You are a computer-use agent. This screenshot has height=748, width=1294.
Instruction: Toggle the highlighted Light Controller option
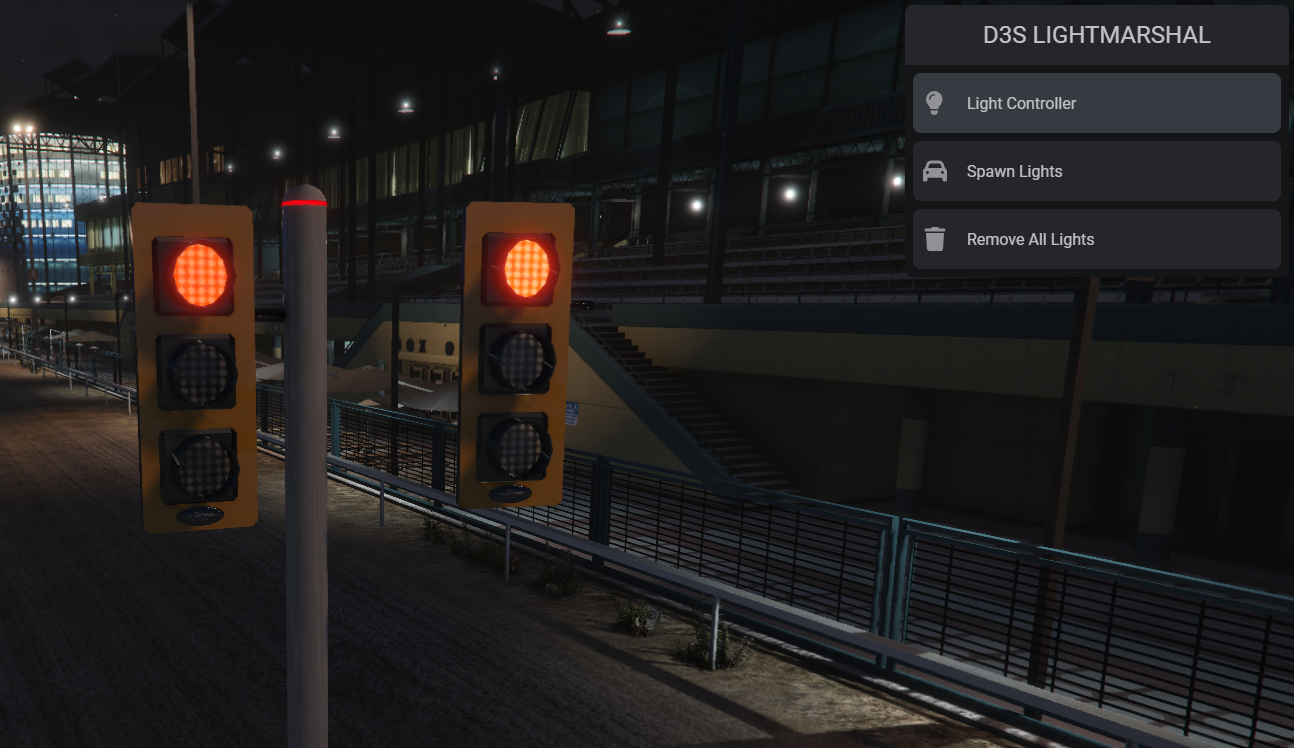[1096, 102]
